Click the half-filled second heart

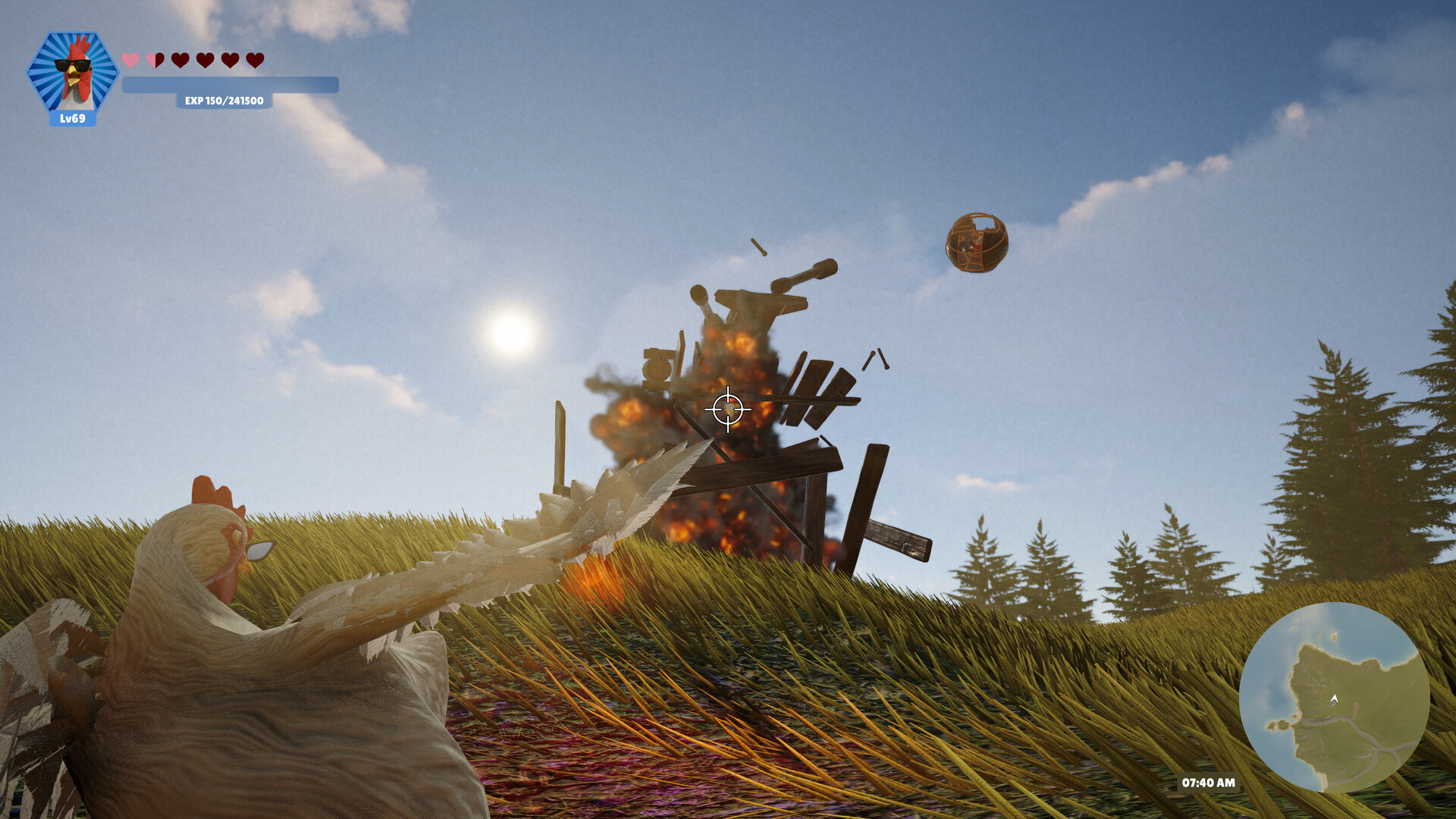pos(155,59)
